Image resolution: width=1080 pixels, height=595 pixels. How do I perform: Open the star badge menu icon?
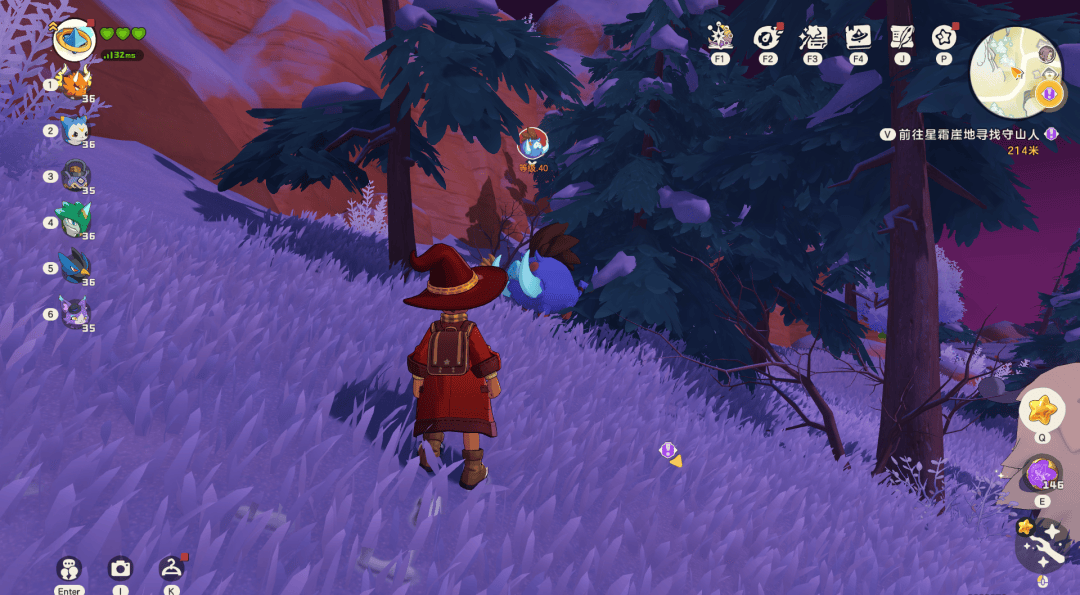pyautogui.click(x=944, y=37)
